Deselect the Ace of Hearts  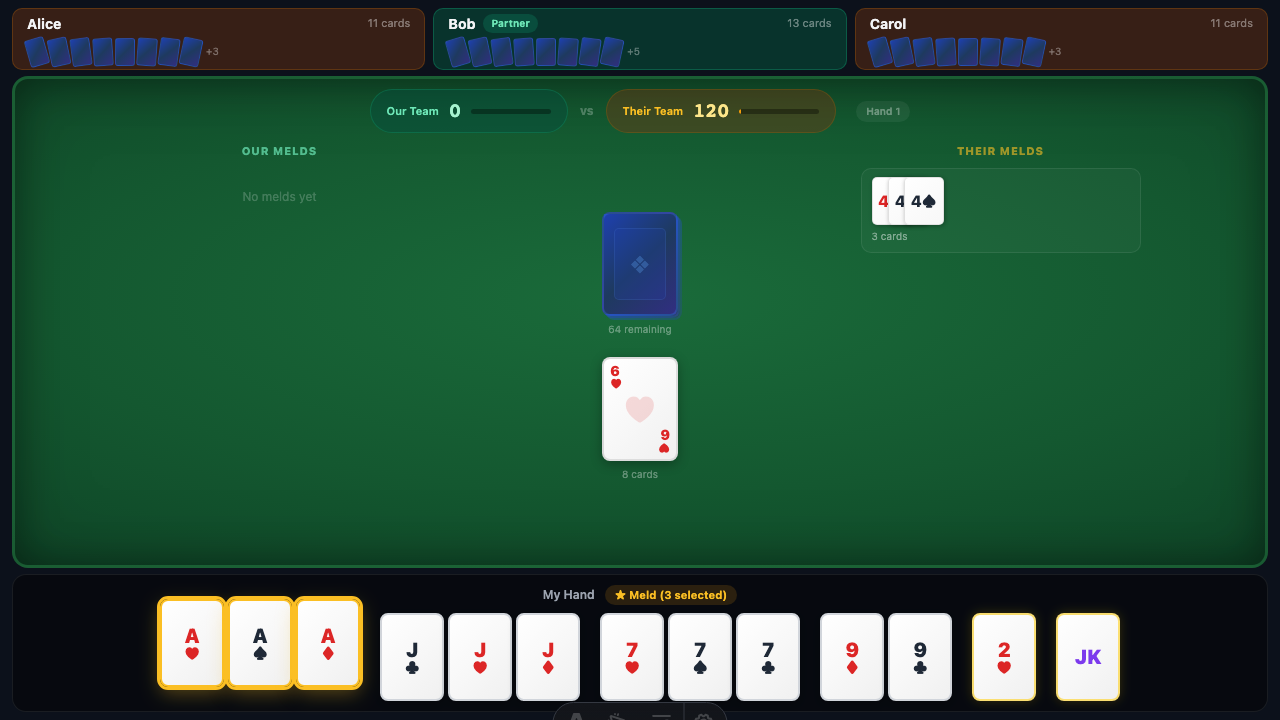pos(192,642)
